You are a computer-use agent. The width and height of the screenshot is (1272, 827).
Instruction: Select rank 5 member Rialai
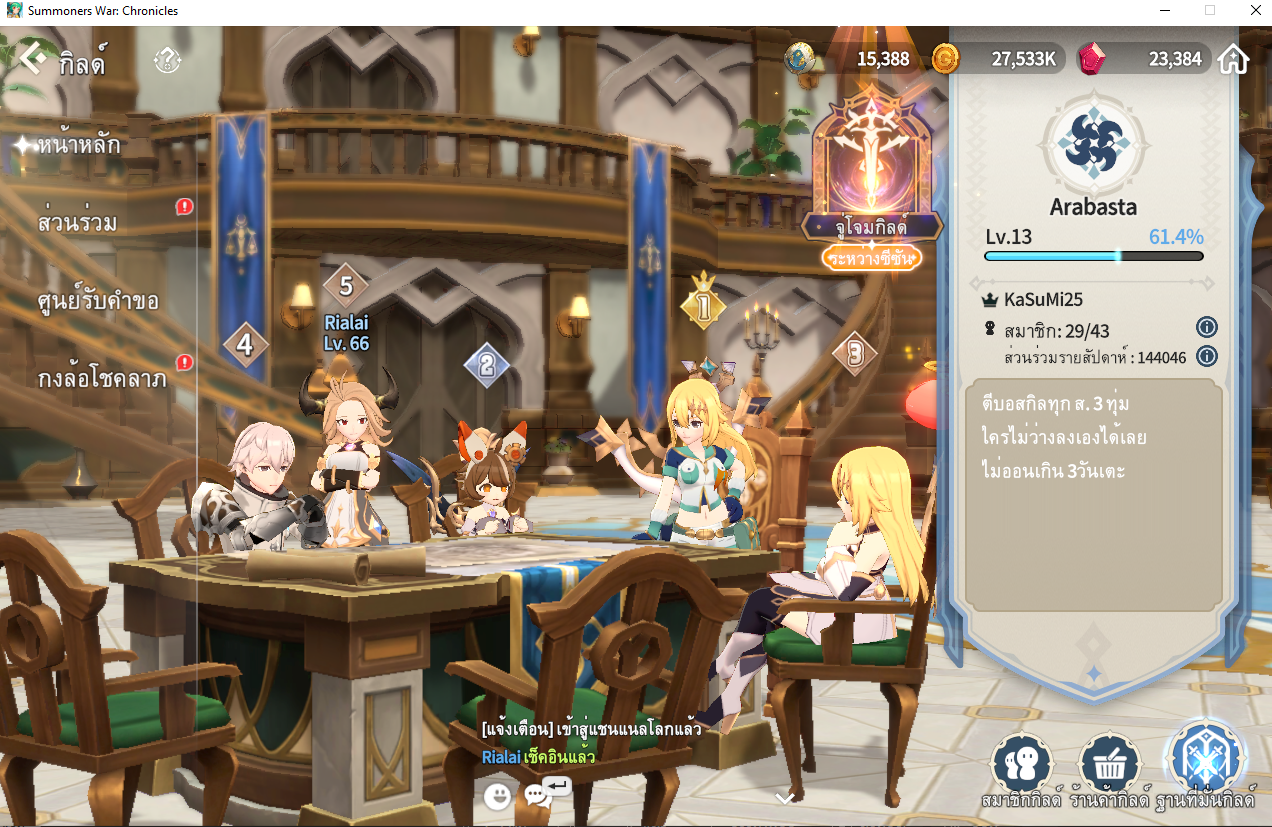click(346, 287)
